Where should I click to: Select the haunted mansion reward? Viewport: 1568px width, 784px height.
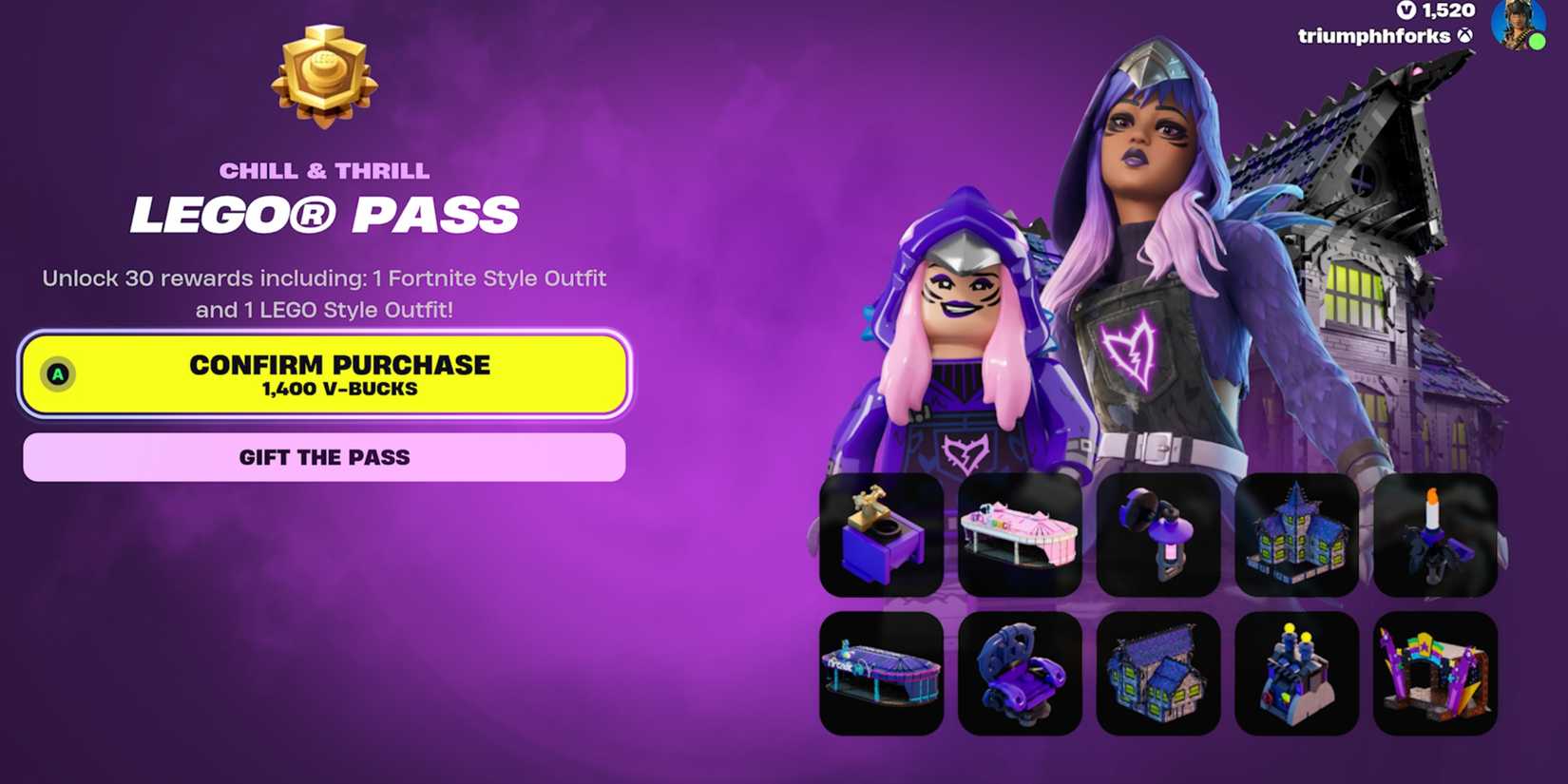pyautogui.click(x=1298, y=533)
